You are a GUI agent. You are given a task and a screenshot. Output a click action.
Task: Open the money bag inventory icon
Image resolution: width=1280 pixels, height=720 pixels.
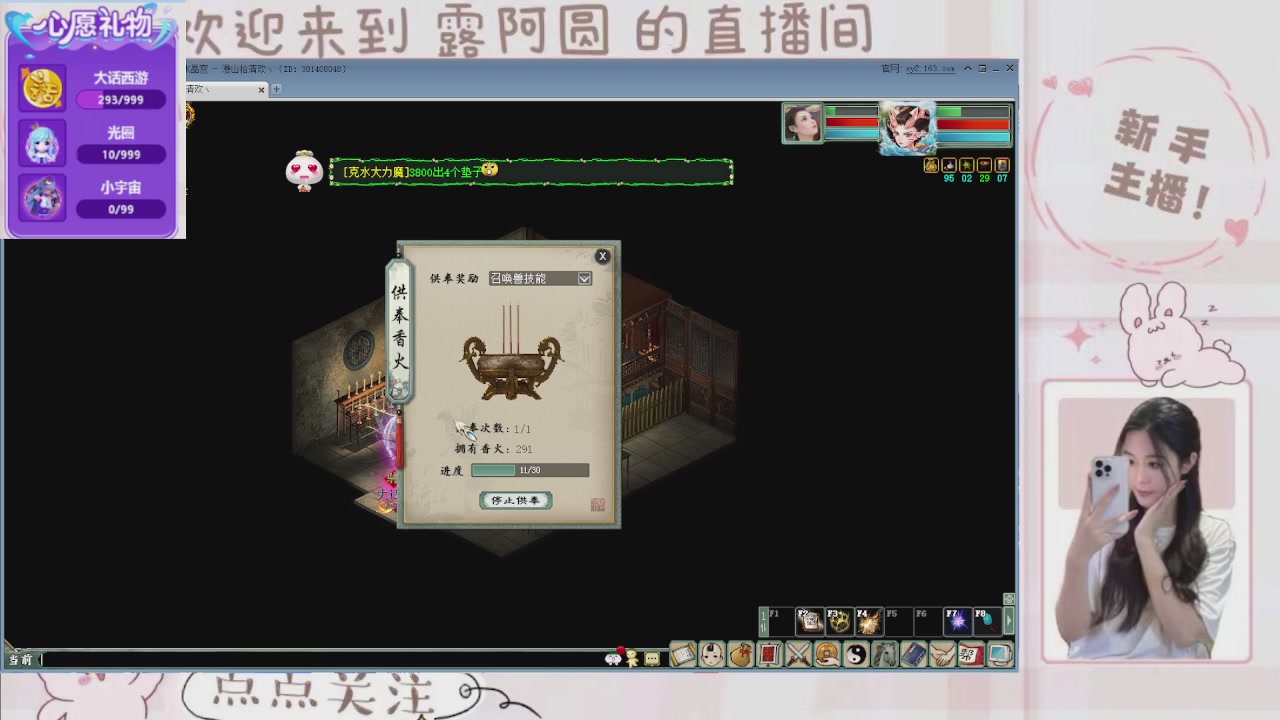[738, 656]
